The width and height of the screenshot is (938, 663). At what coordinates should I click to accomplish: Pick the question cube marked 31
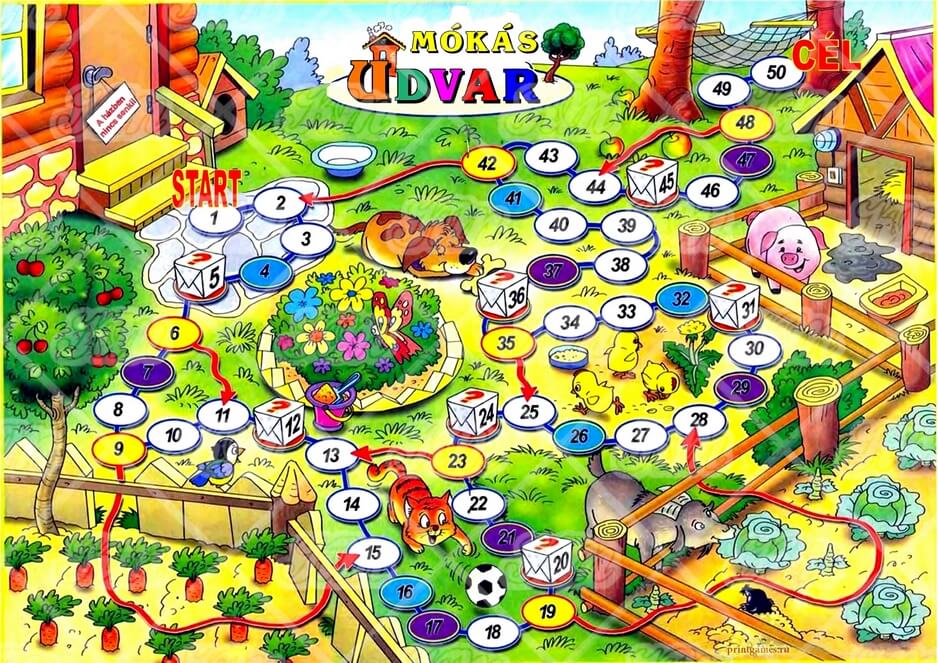point(735,305)
